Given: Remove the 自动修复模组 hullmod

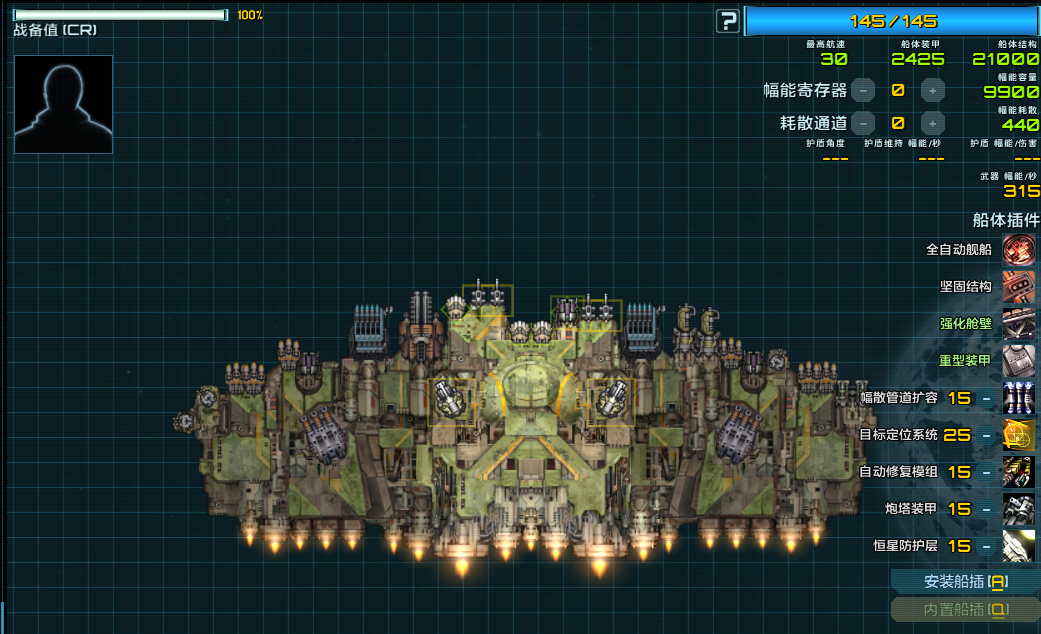Looking at the screenshot, I should tap(986, 472).
